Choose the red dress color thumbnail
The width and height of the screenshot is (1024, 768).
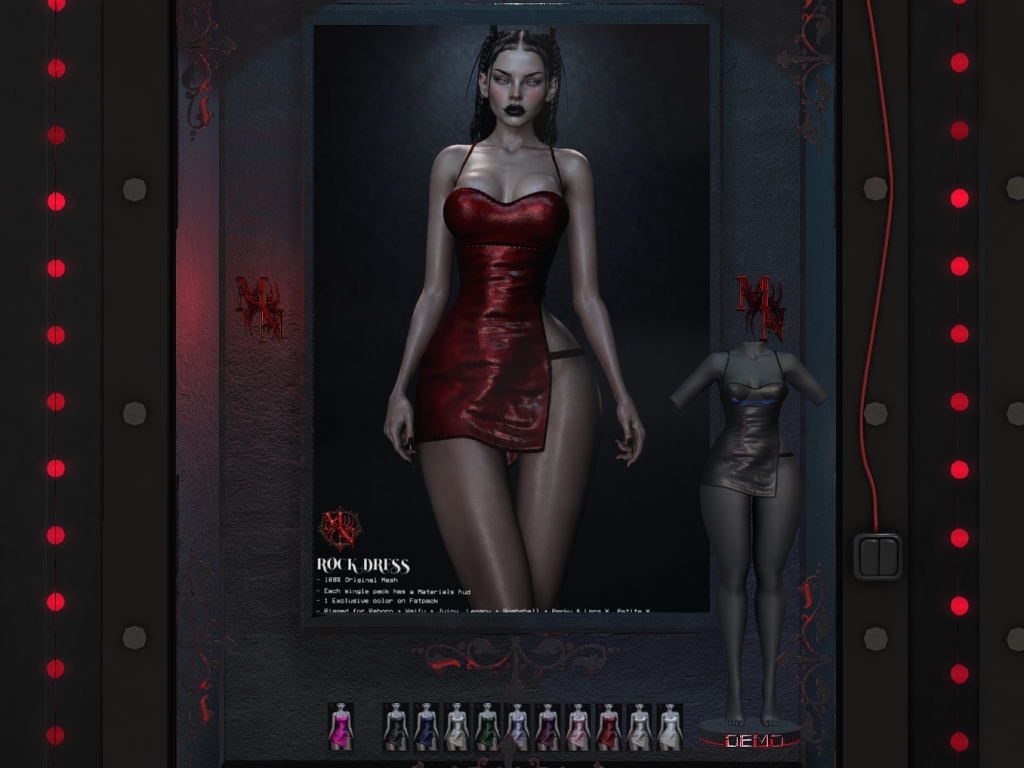coord(608,726)
